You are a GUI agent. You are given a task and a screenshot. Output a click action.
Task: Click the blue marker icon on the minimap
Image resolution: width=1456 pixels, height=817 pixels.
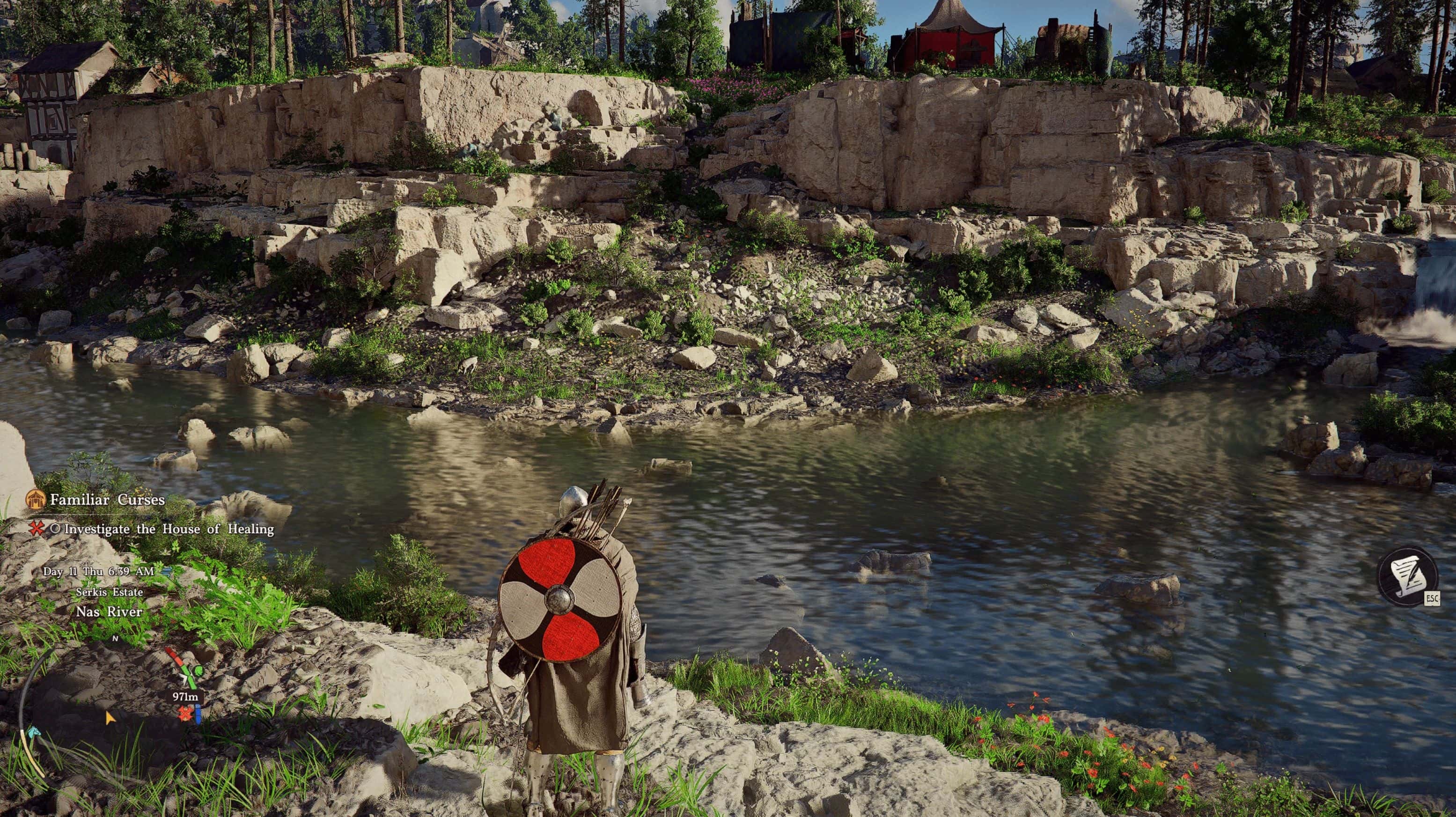point(198,716)
